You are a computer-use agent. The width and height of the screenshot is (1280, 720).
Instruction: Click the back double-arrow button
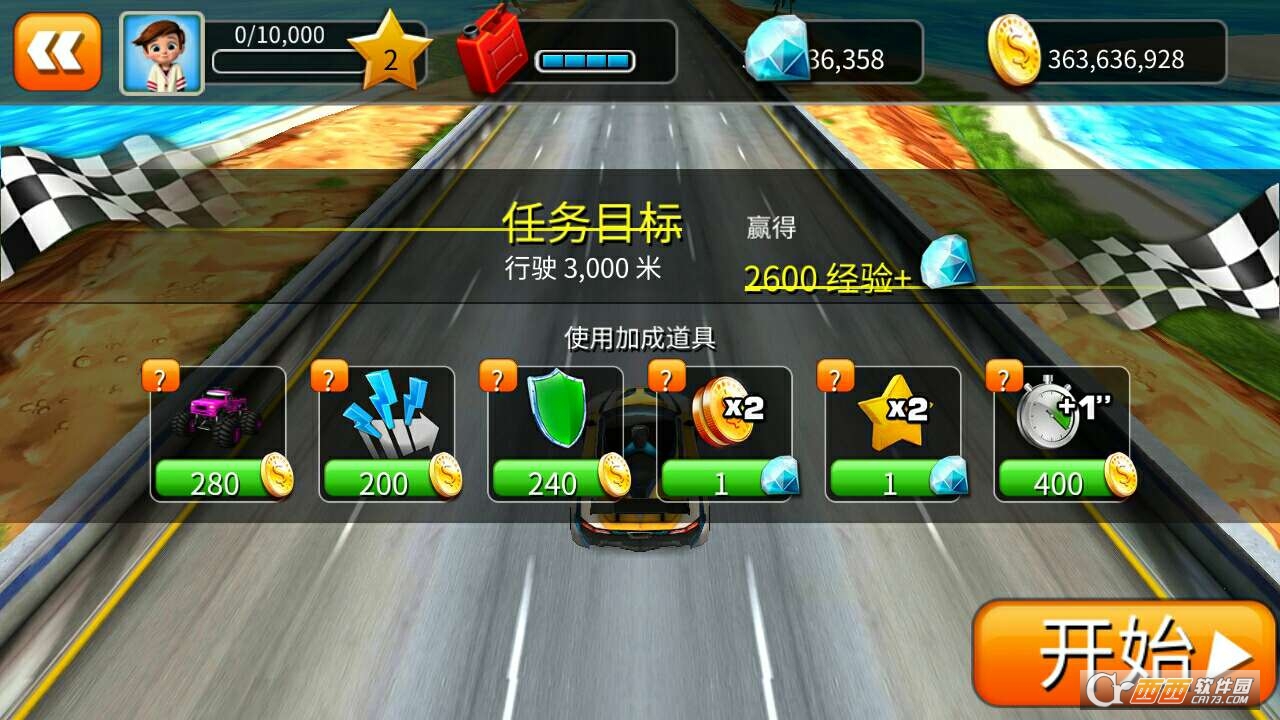(55, 50)
